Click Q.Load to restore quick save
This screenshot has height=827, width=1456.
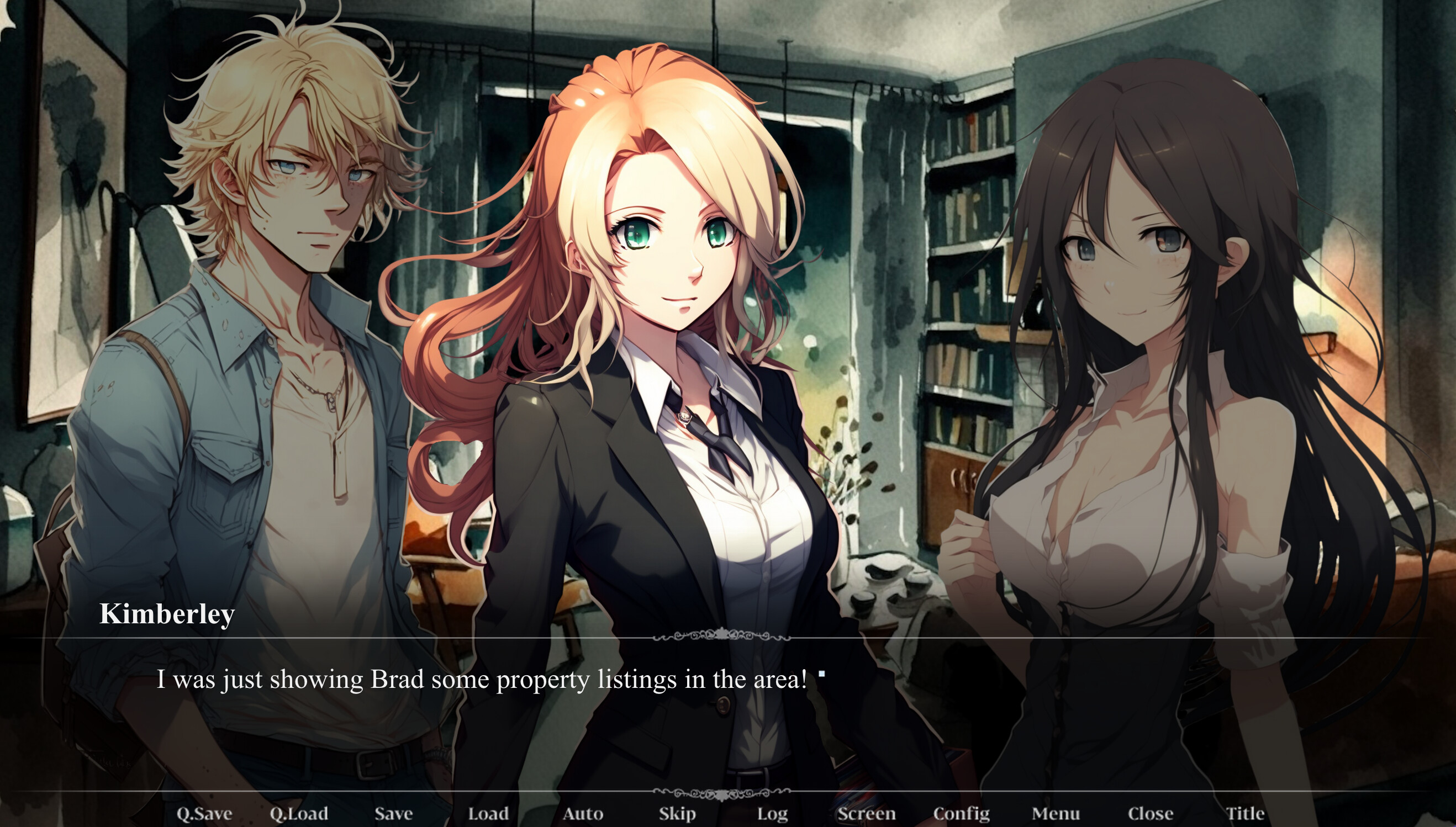click(299, 813)
